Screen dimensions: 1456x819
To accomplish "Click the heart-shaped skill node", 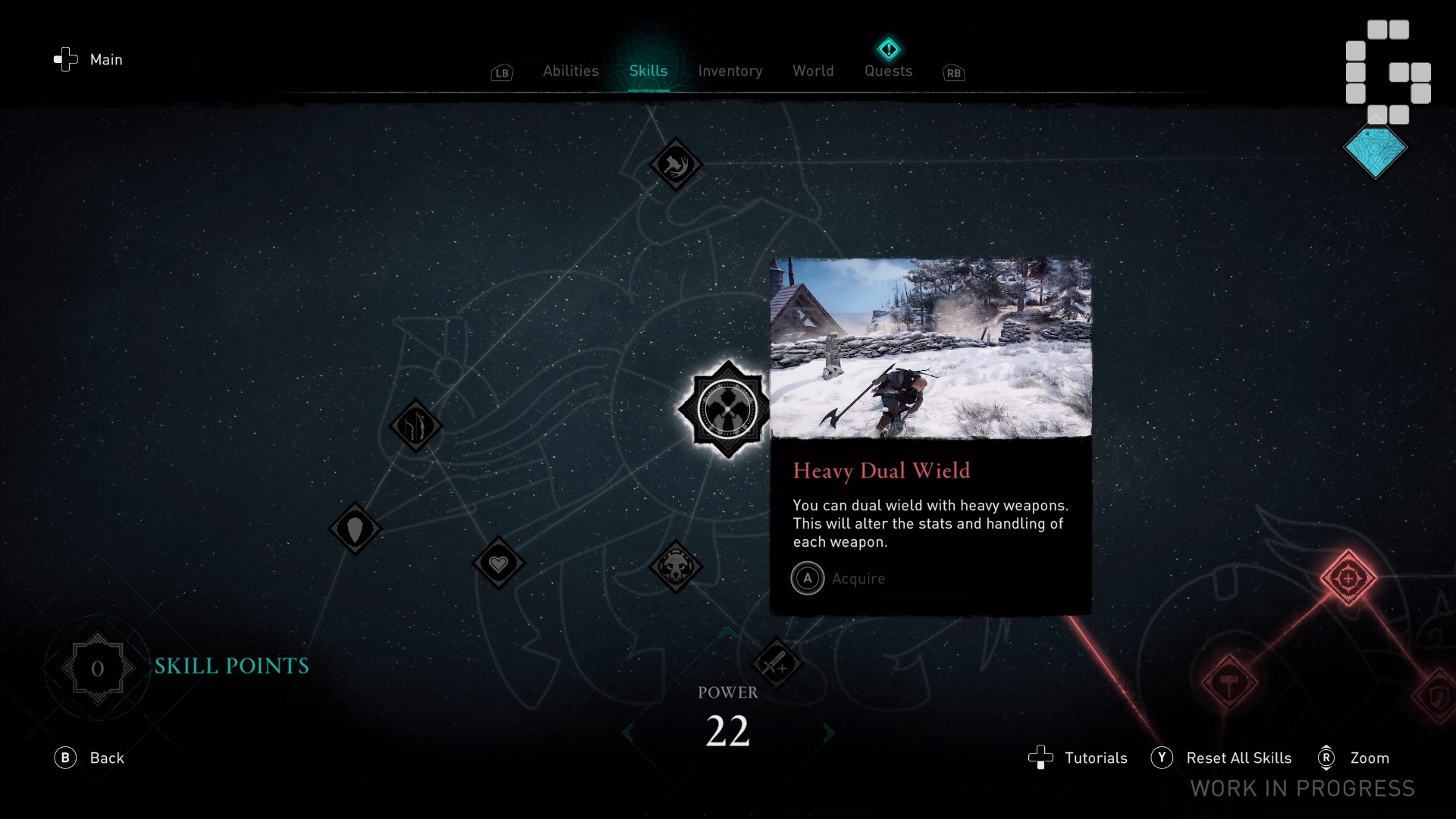I will [498, 564].
